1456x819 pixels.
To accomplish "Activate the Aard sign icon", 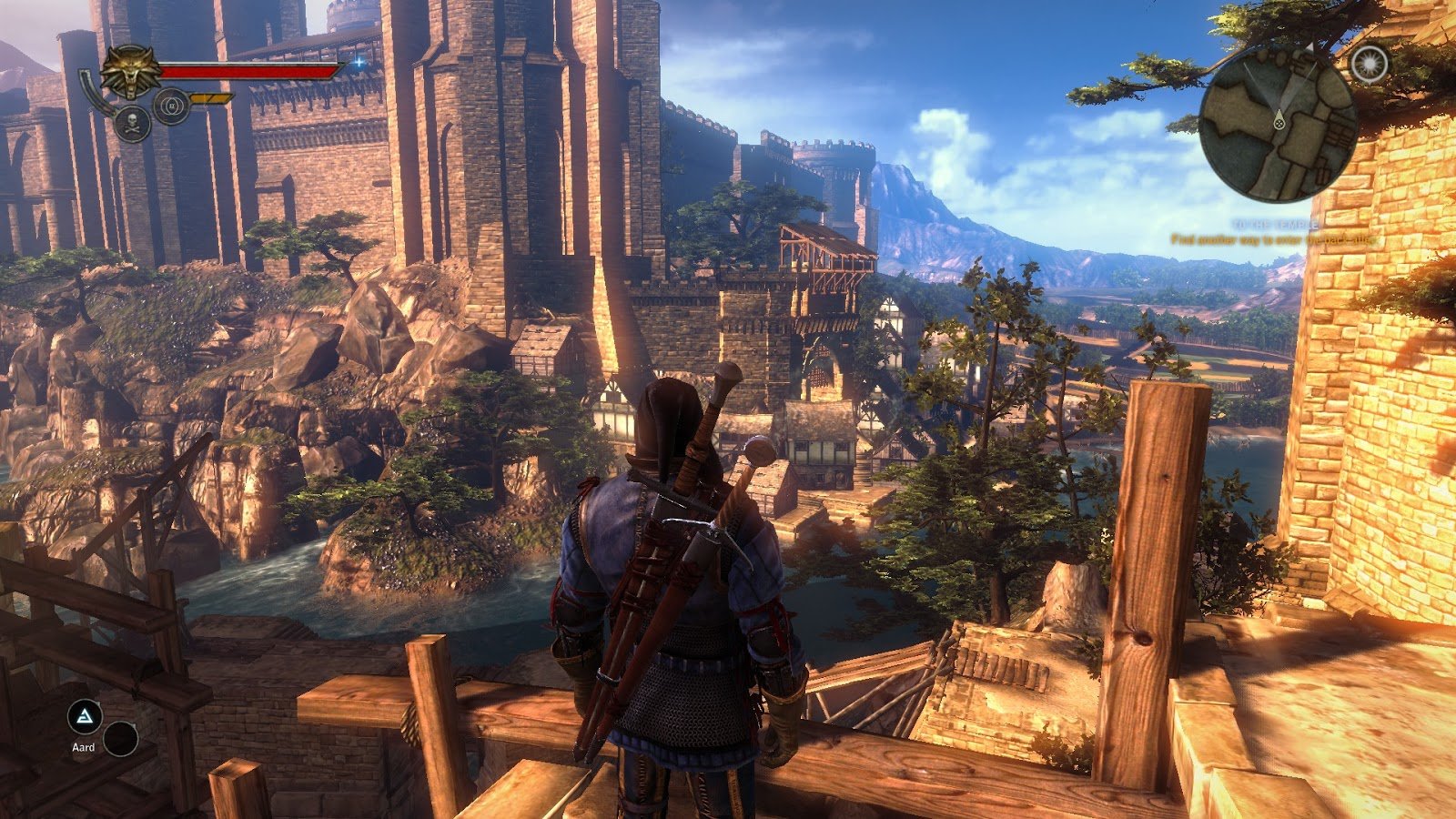I will click(x=85, y=718).
